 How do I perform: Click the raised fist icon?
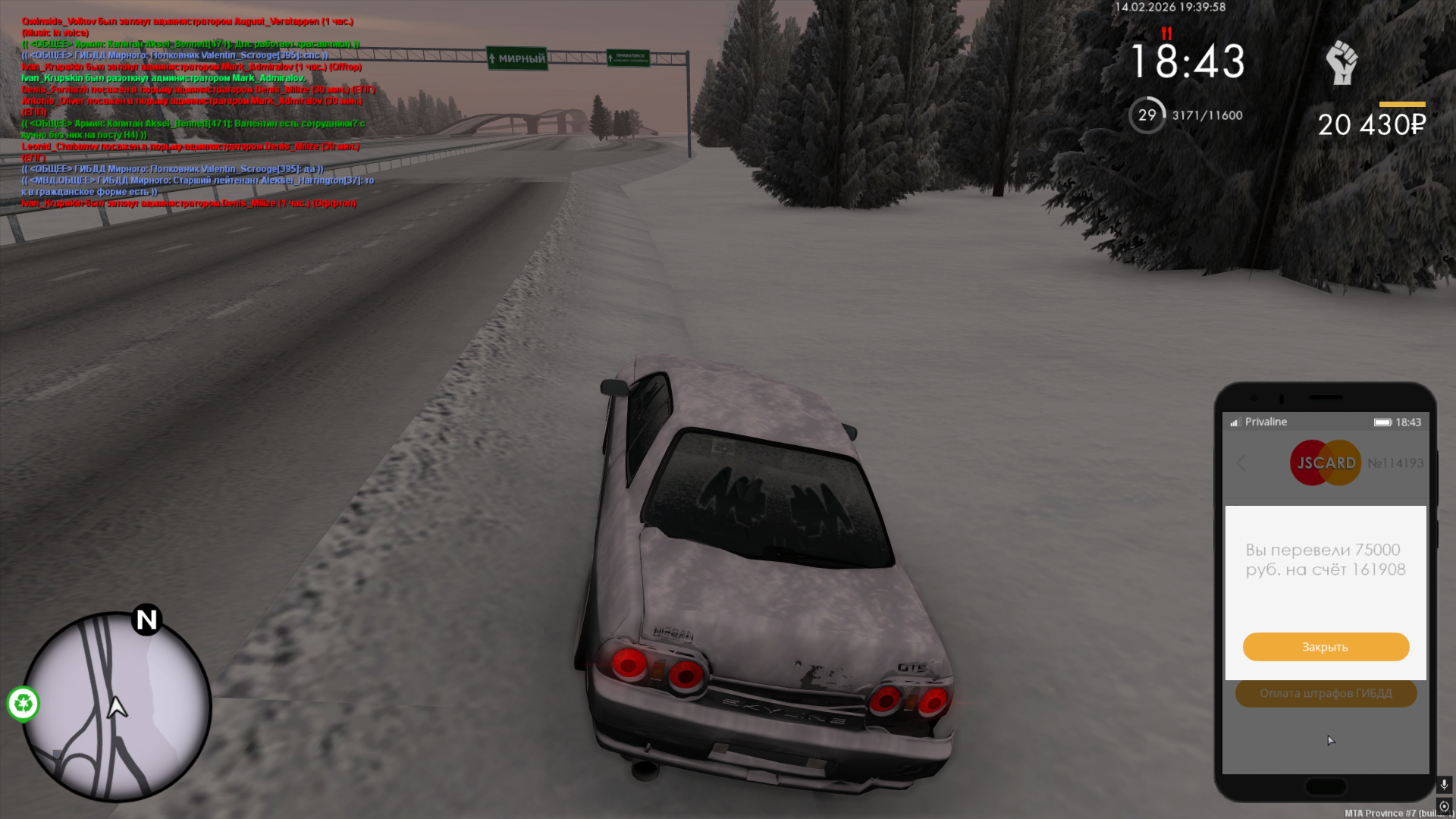click(1341, 62)
